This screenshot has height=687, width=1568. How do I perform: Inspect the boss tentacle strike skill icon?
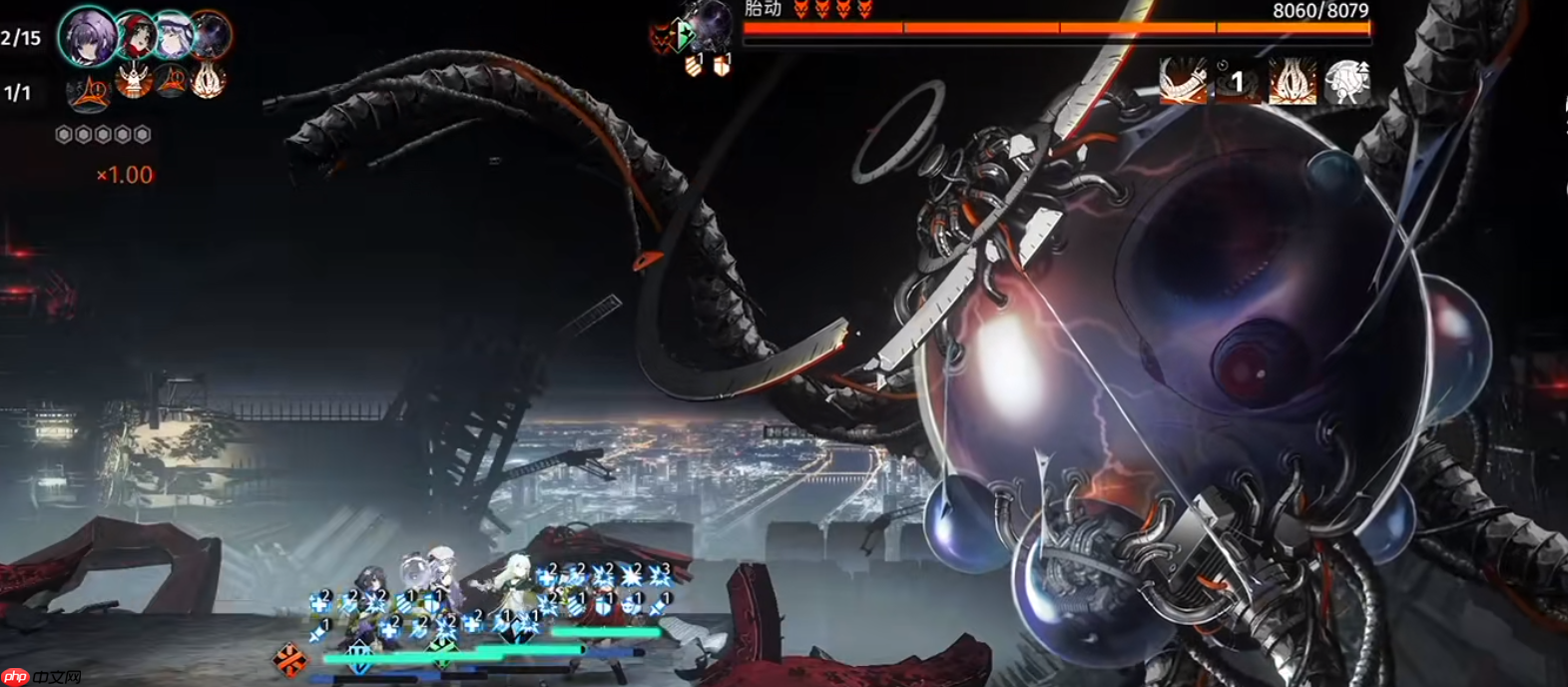click(x=1183, y=81)
